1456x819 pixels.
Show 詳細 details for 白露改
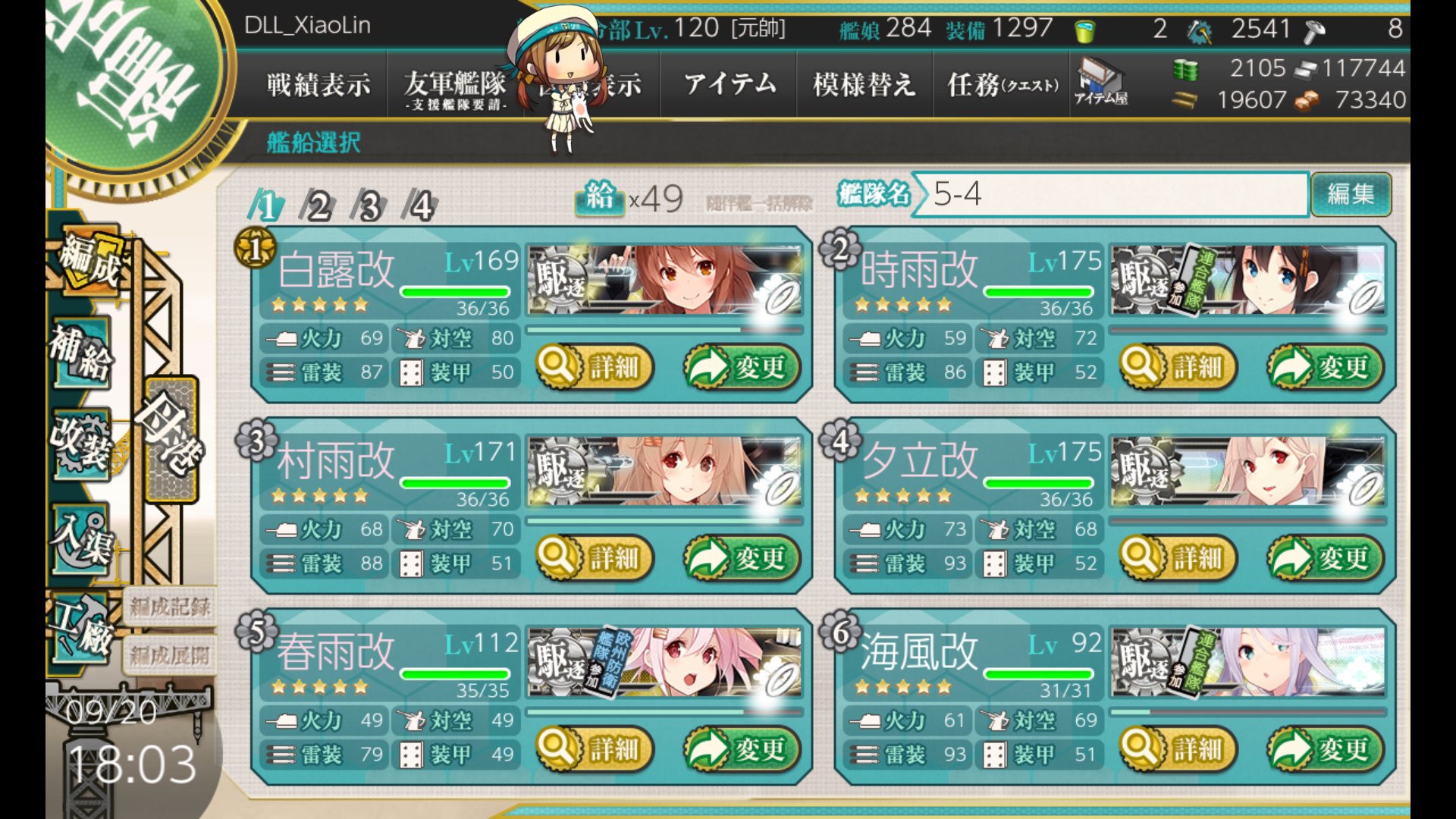tap(596, 368)
